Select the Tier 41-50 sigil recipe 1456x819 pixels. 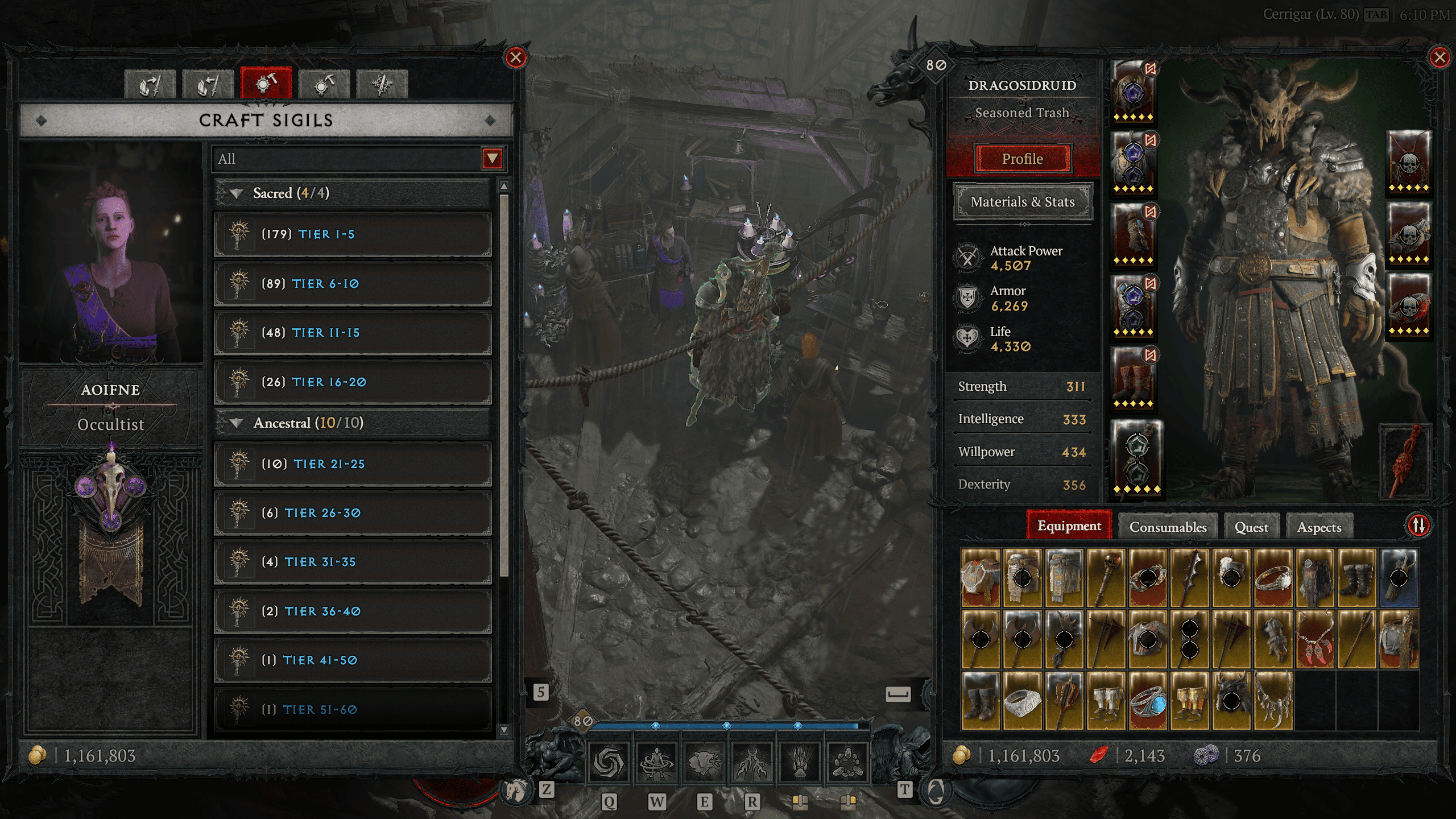[353, 660]
